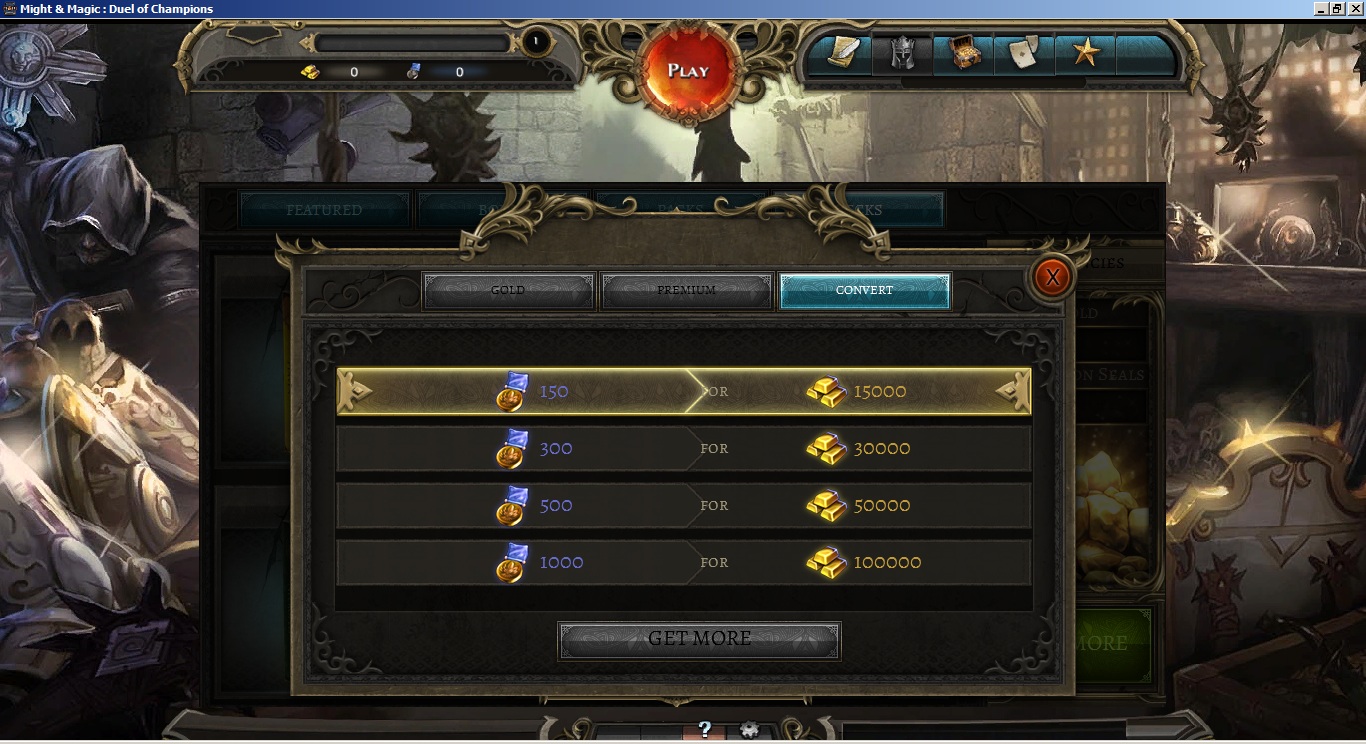This screenshot has height=744, width=1366.
Task: Open the playing cards icon menu
Action: pos(1024,54)
